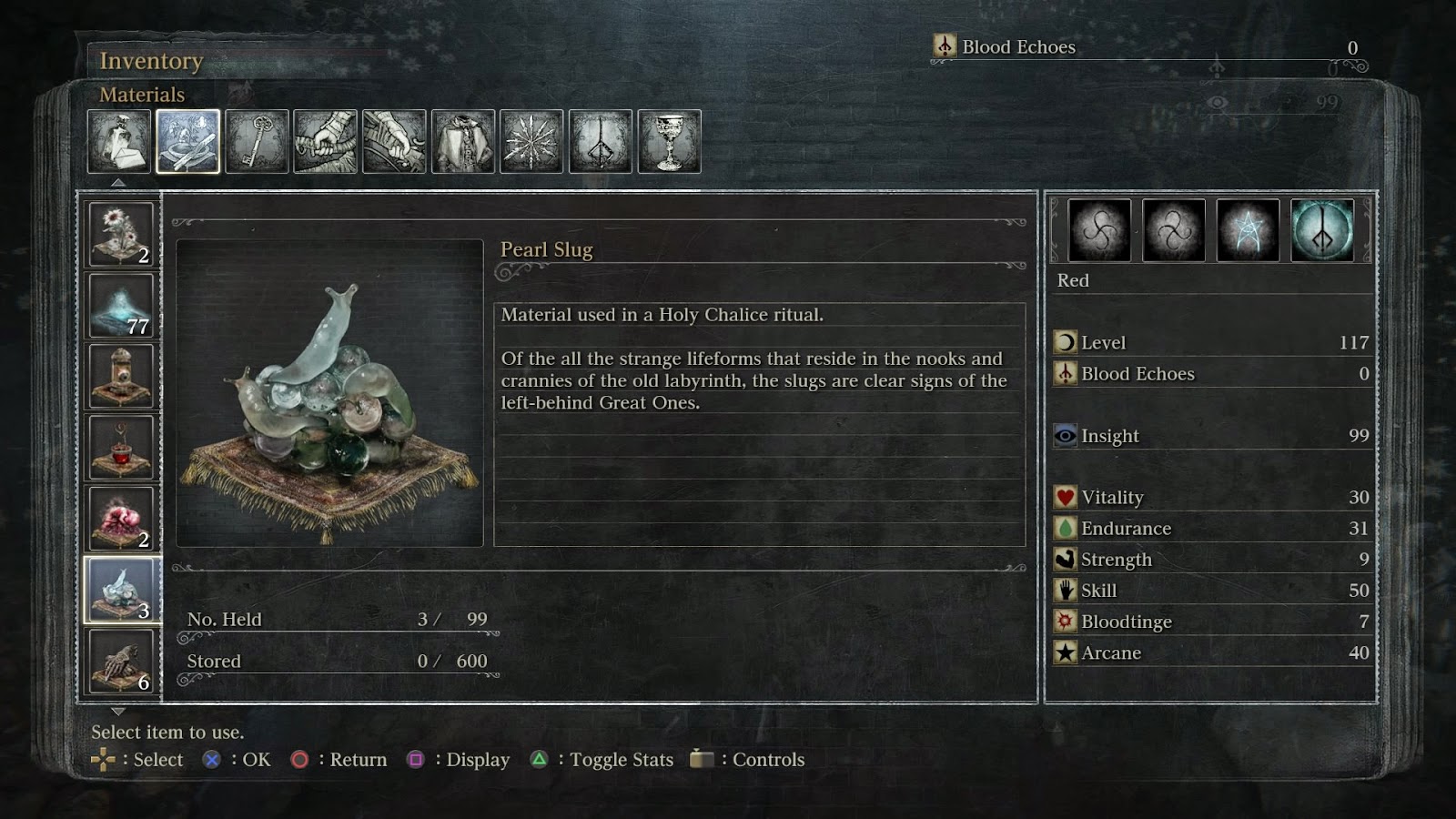The width and height of the screenshot is (1456, 819).
Task: Switch to the Key Items category
Action: [257, 141]
